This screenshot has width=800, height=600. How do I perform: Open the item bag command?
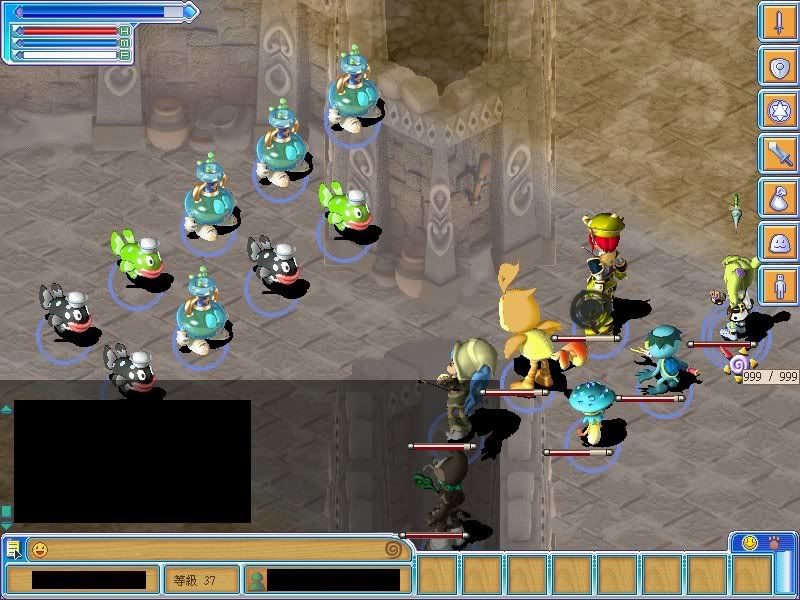point(777,198)
